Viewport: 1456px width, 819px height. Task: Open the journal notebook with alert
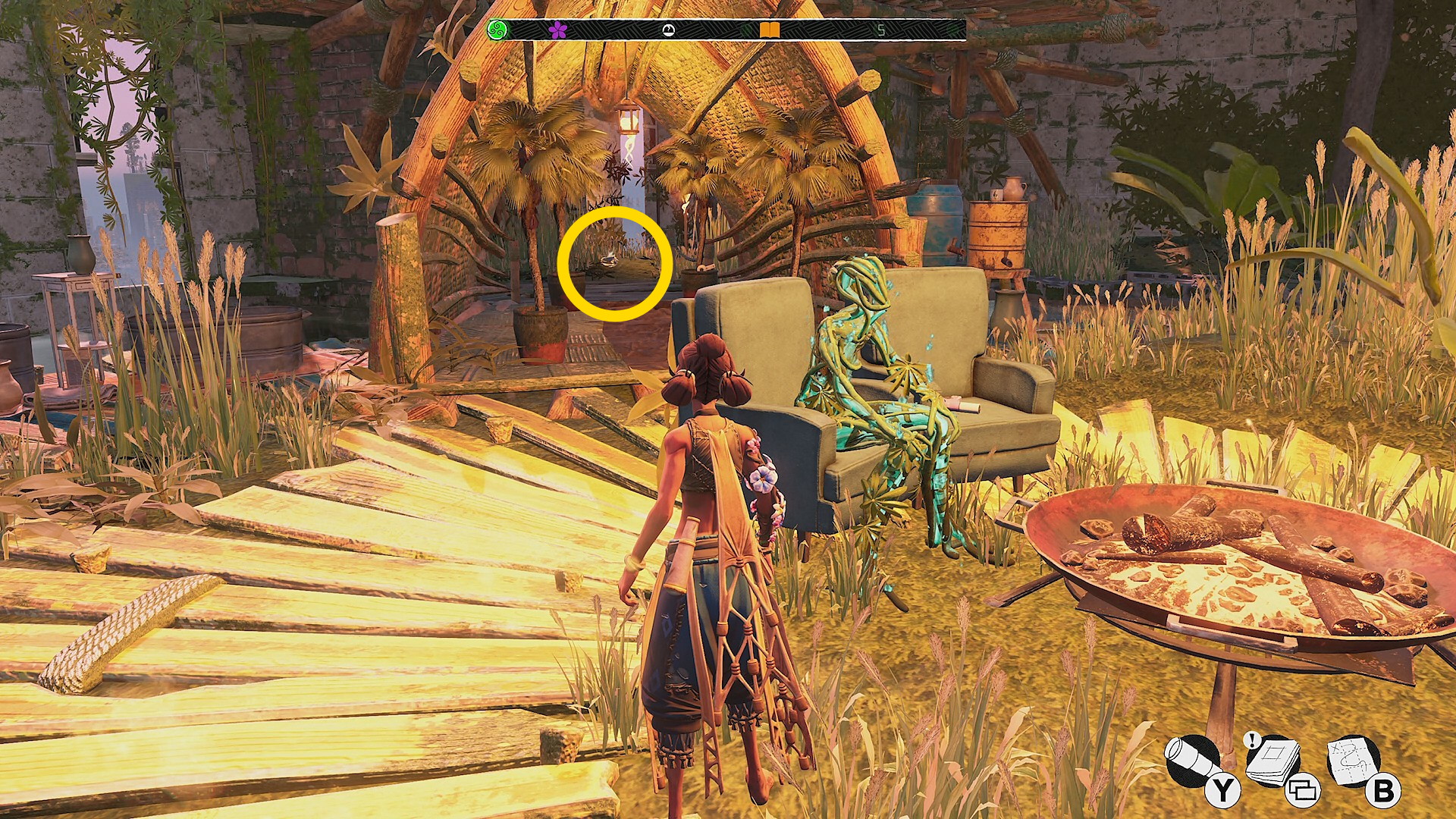click(1273, 760)
